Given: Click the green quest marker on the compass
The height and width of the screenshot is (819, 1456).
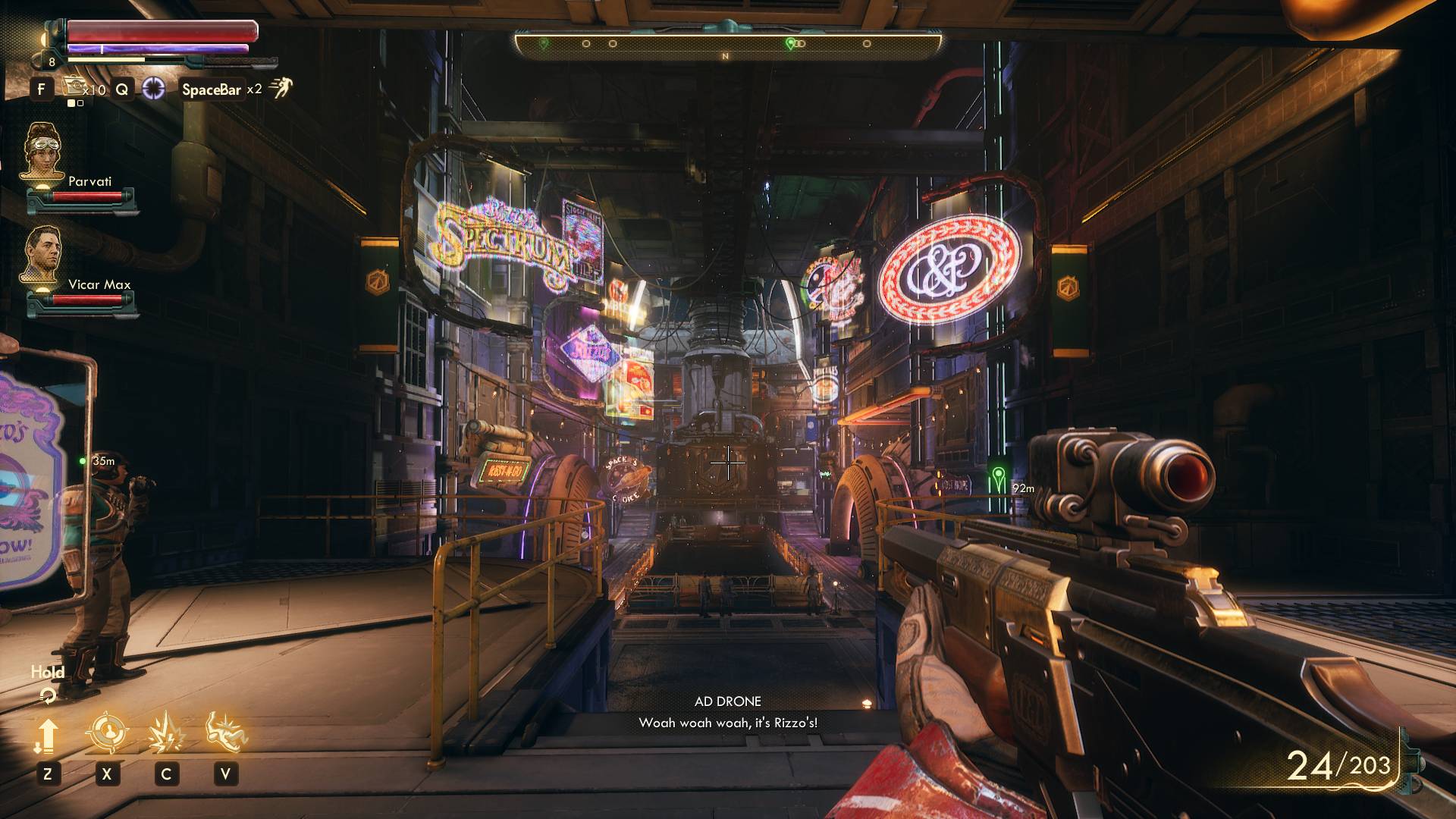Looking at the screenshot, I should point(791,43).
